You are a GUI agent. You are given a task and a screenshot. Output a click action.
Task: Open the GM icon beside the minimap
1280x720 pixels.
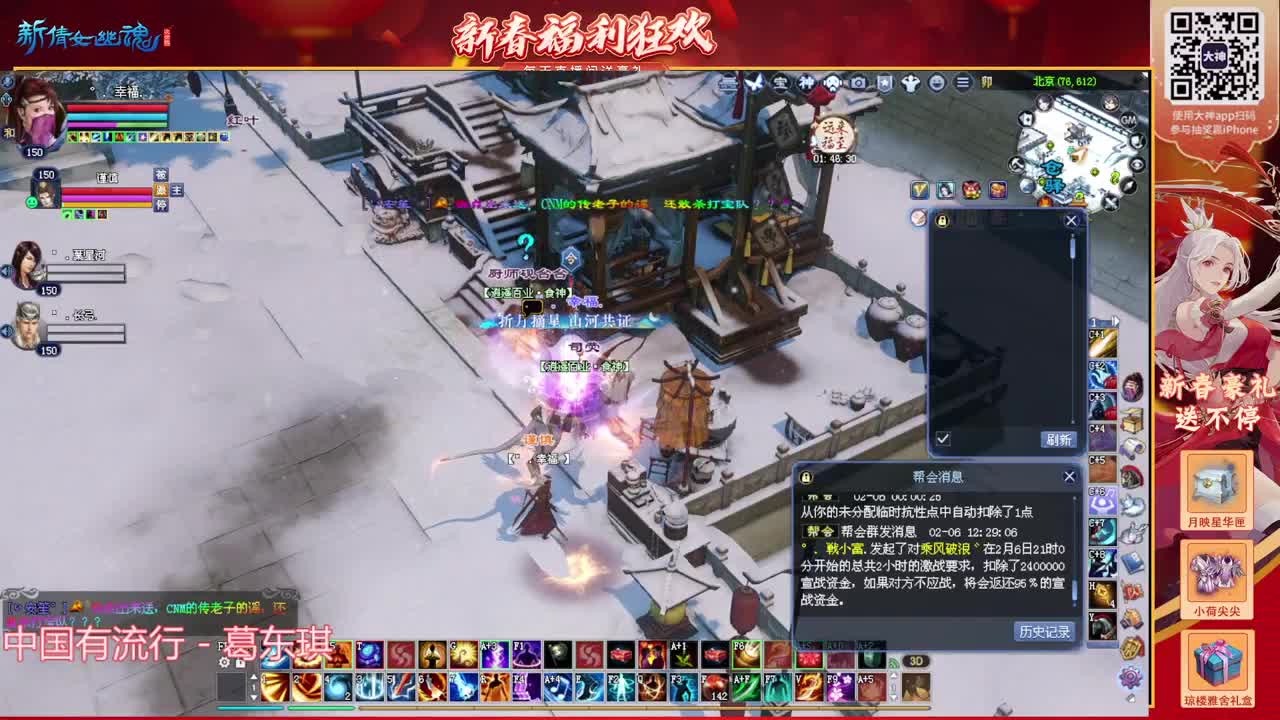tap(1127, 119)
